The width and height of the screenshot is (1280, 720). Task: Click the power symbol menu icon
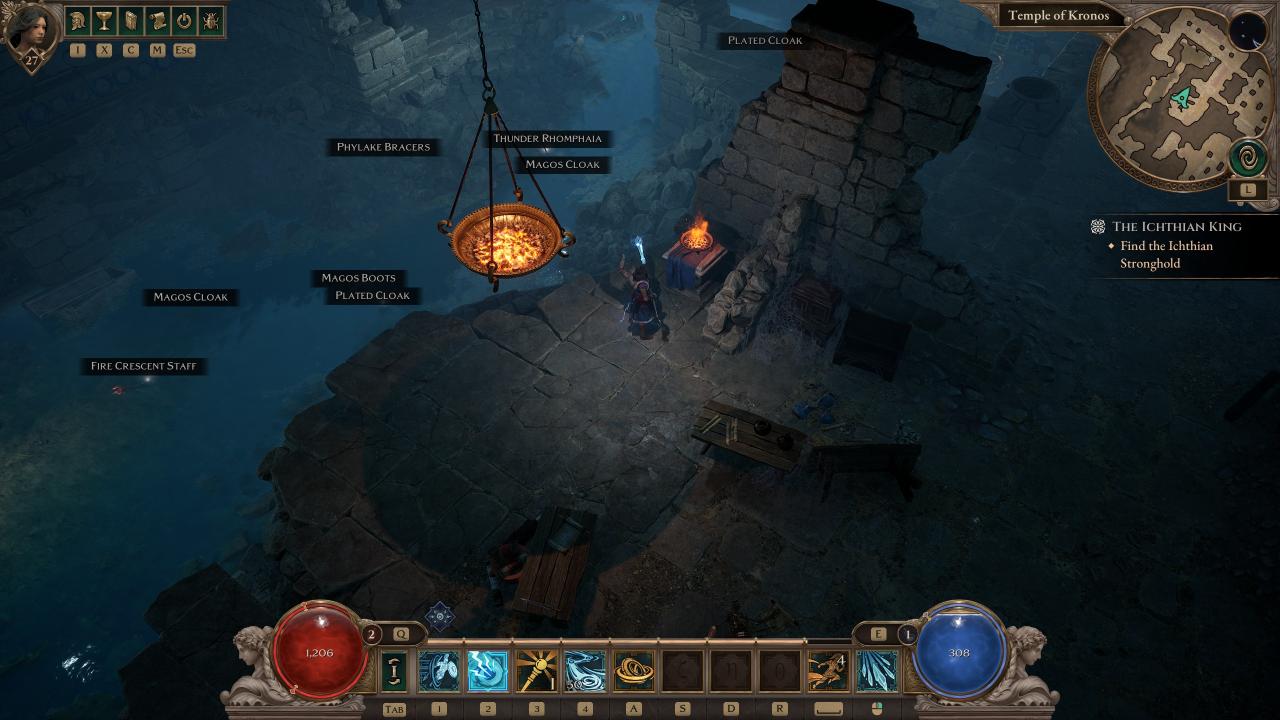click(184, 20)
